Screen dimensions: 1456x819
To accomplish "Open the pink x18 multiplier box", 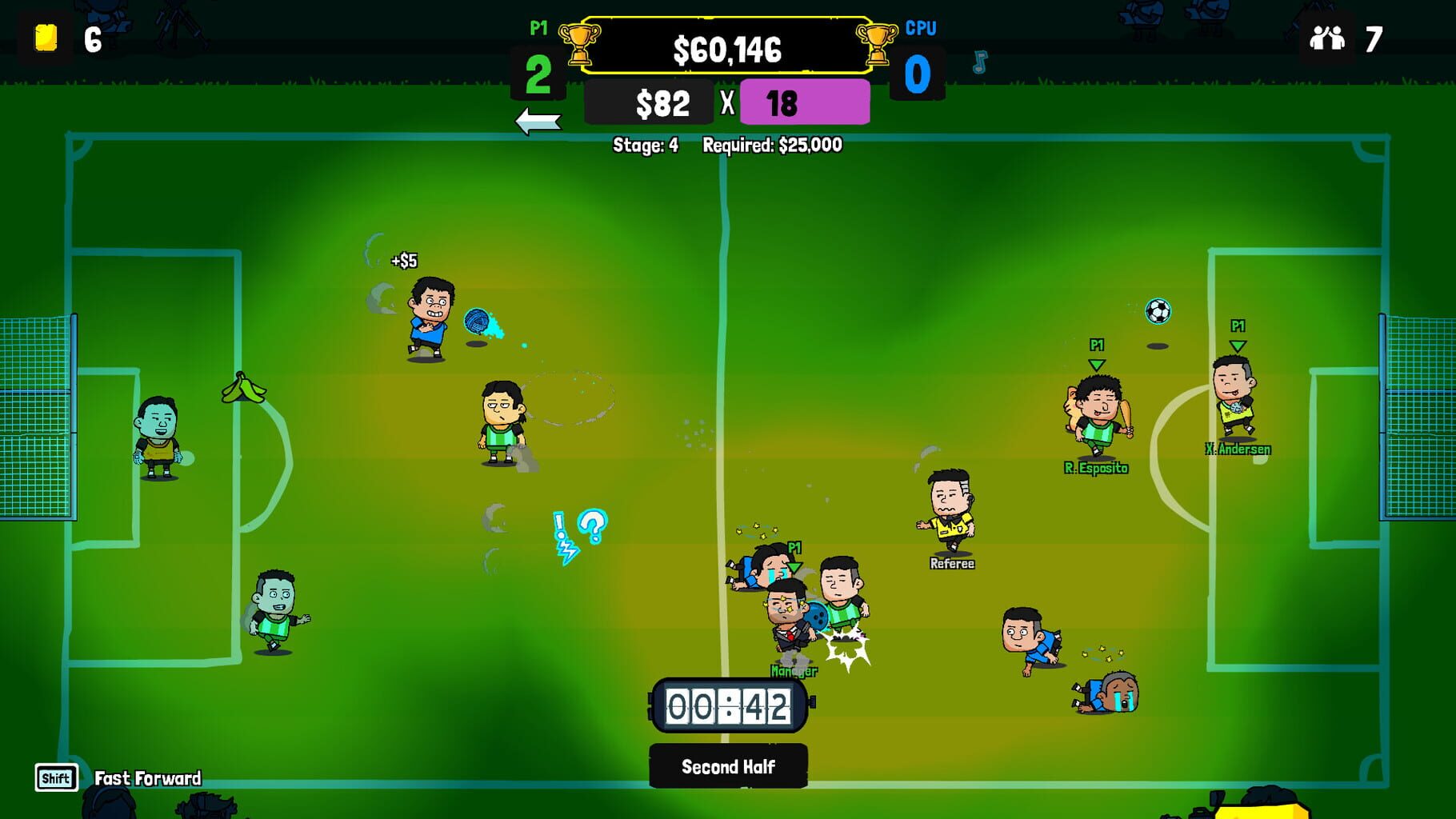I will 805,103.
